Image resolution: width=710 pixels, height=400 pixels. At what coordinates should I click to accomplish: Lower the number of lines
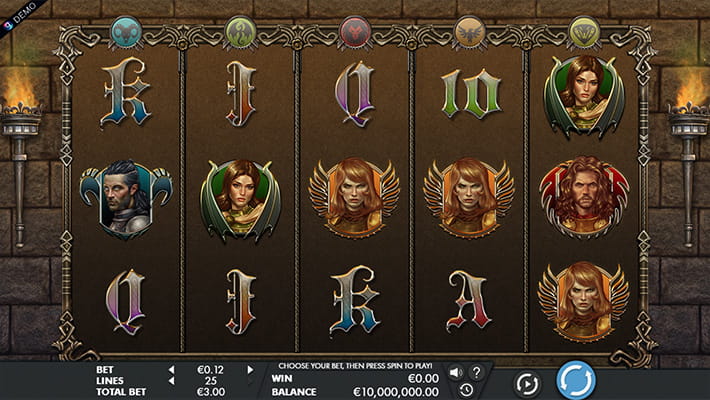(x=170, y=380)
